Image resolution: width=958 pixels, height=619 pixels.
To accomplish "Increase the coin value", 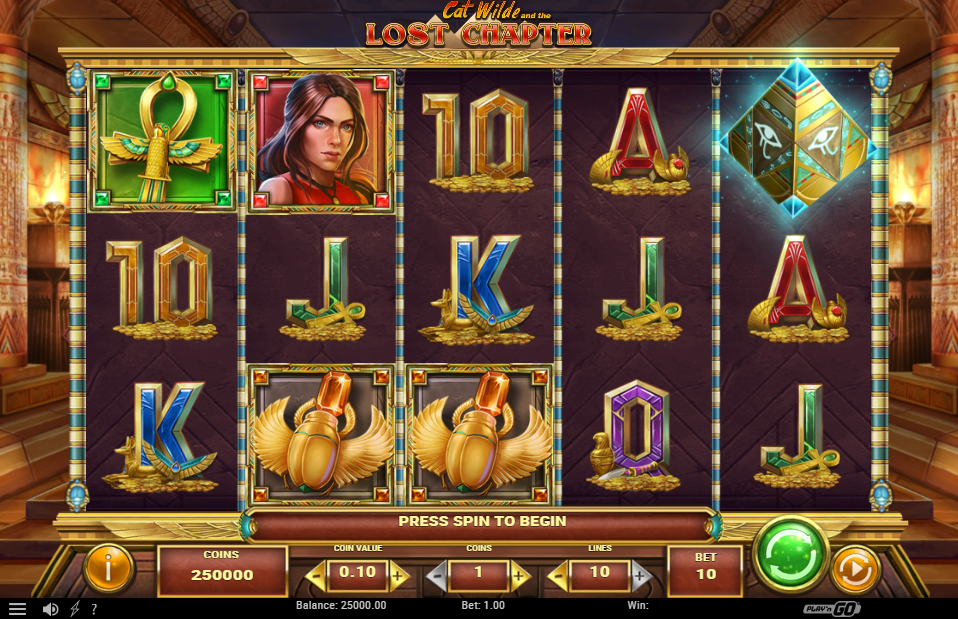I will 398,576.
